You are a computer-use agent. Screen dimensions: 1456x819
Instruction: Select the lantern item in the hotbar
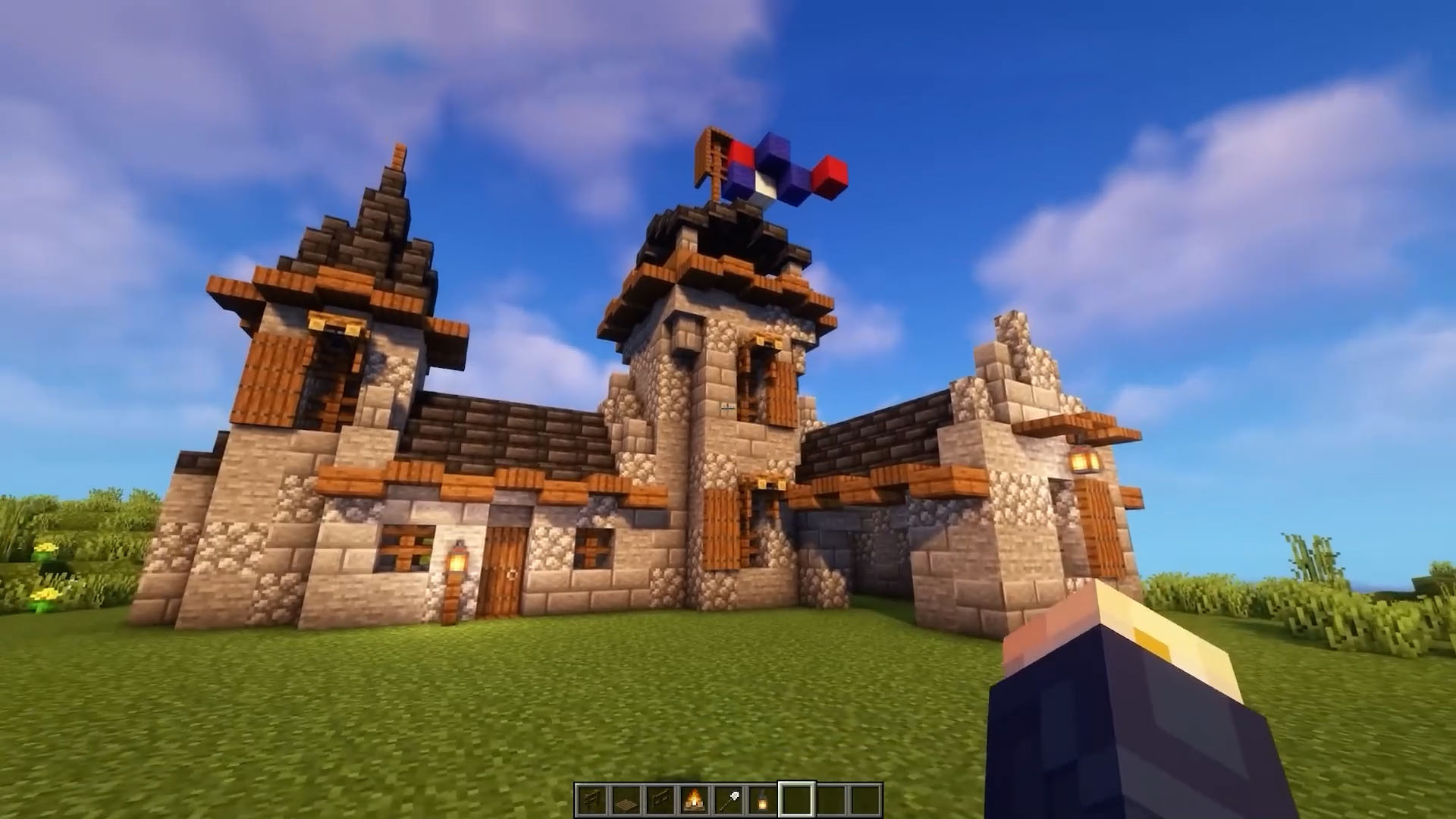coord(762,796)
